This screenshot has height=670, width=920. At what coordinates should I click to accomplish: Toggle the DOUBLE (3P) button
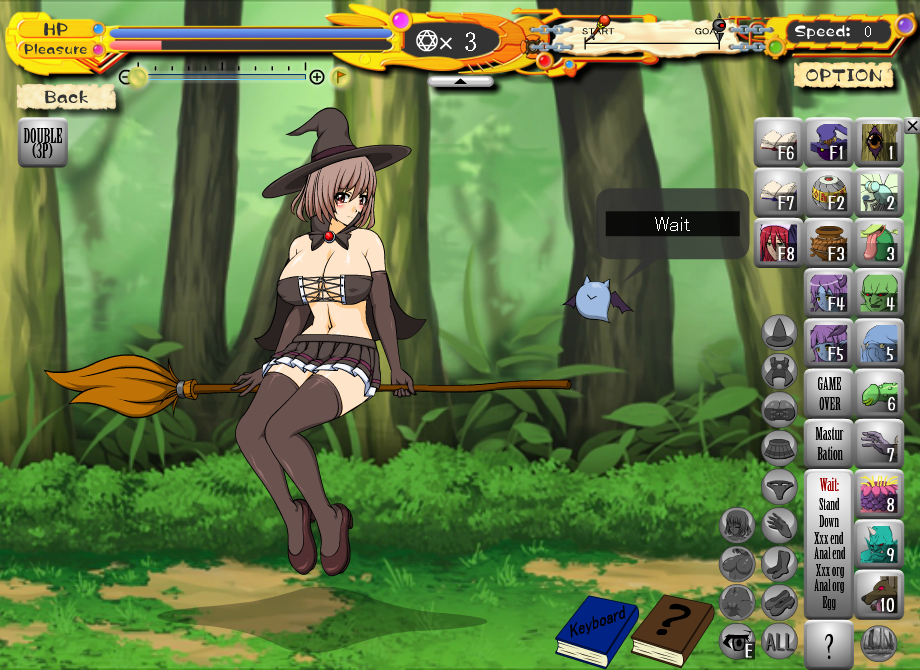43,142
